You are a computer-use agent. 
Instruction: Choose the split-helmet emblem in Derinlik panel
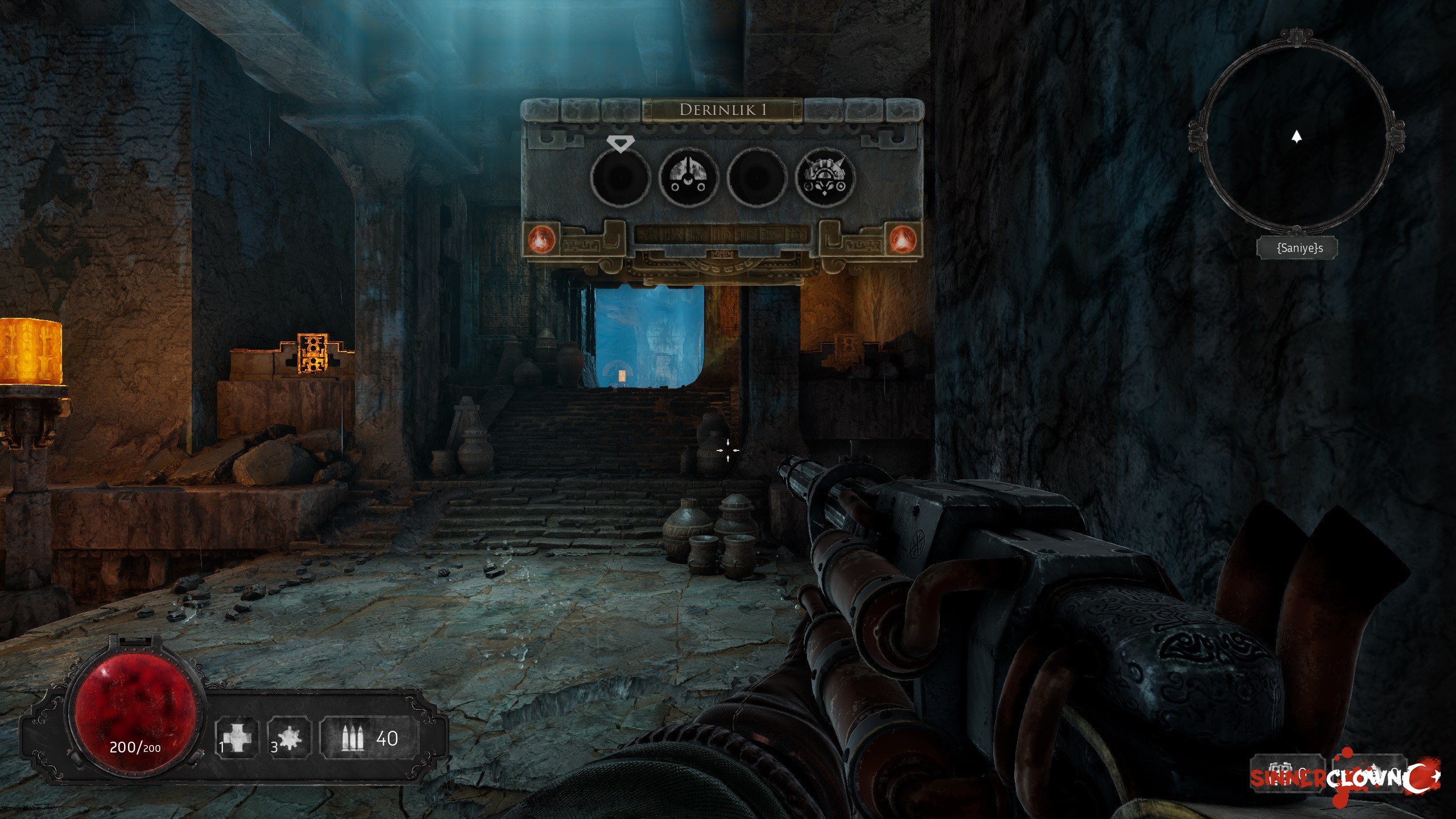[x=688, y=177]
